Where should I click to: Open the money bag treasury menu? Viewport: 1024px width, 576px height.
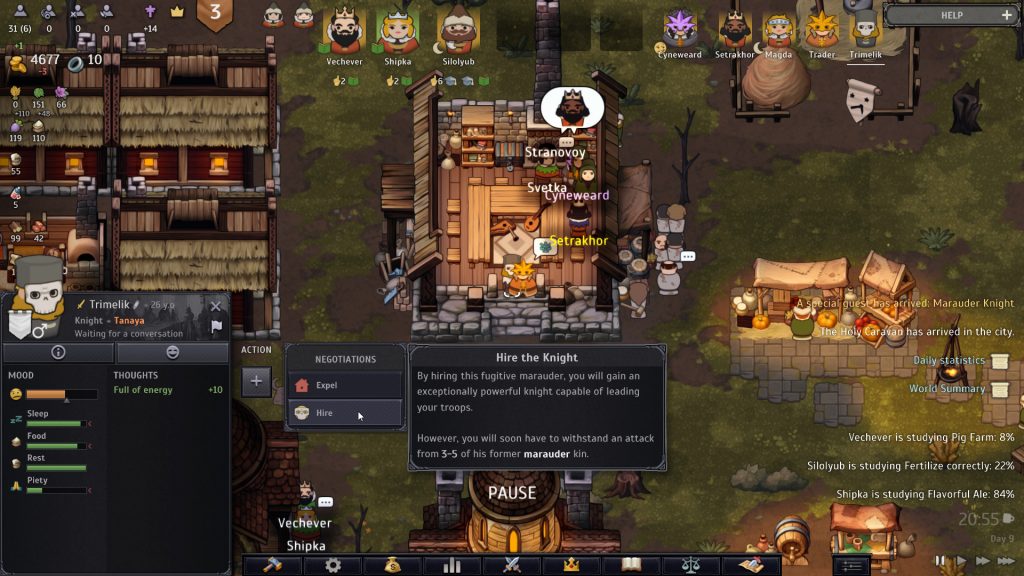click(391, 565)
